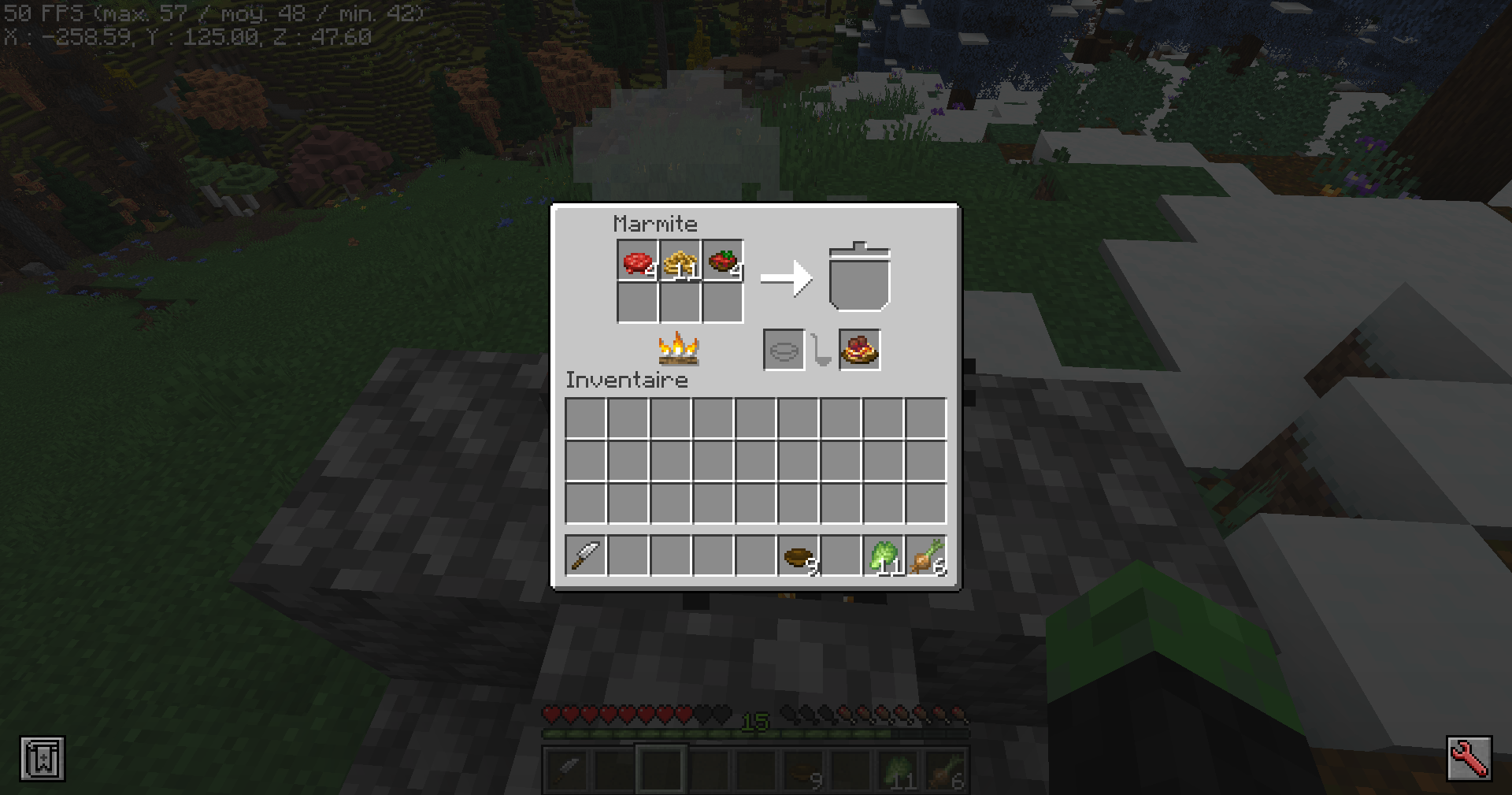Click the campfire heat indicator

pyautogui.click(x=679, y=349)
